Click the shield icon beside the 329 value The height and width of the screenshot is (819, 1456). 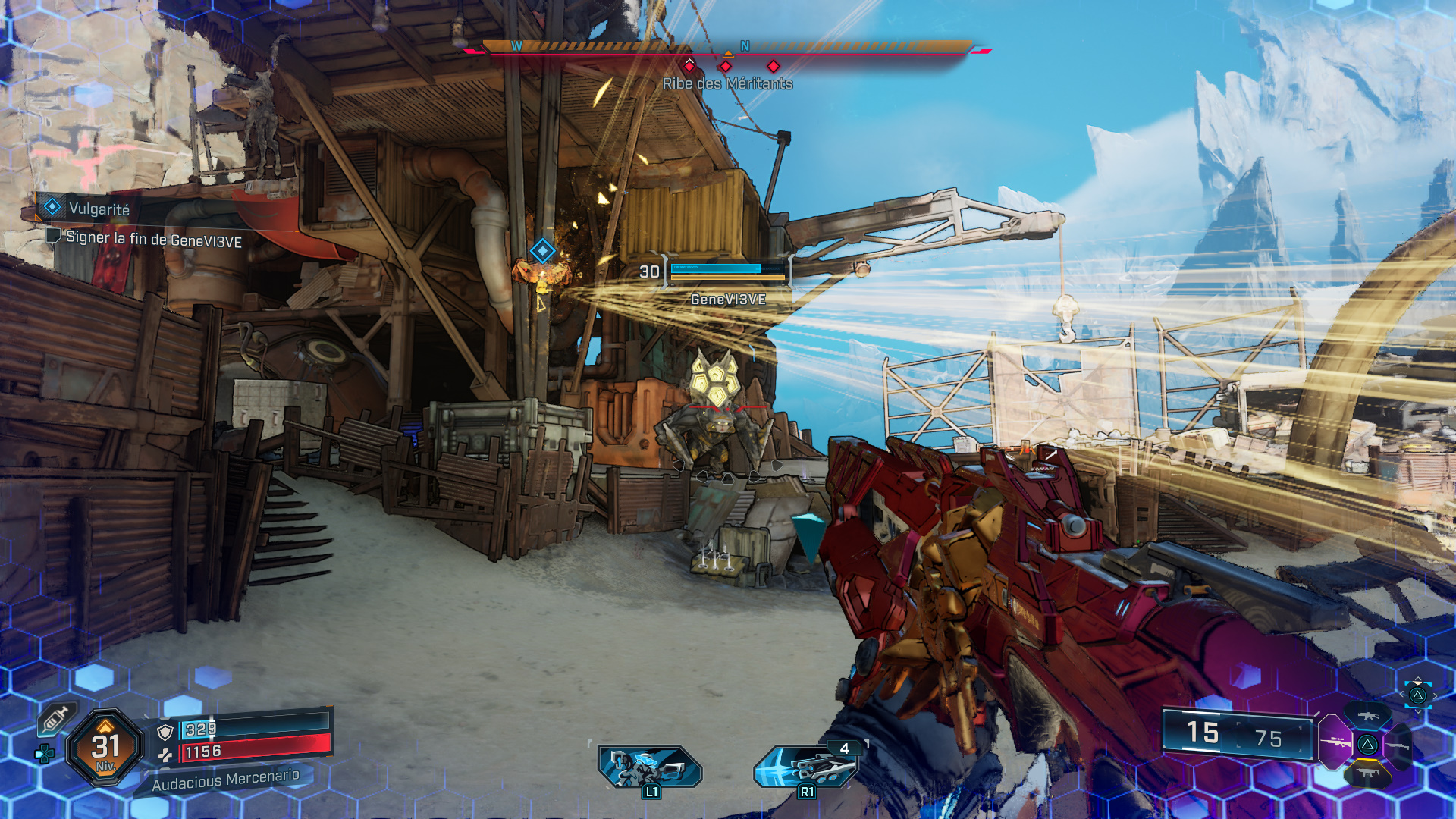pyautogui.click(x=165, y=732)
